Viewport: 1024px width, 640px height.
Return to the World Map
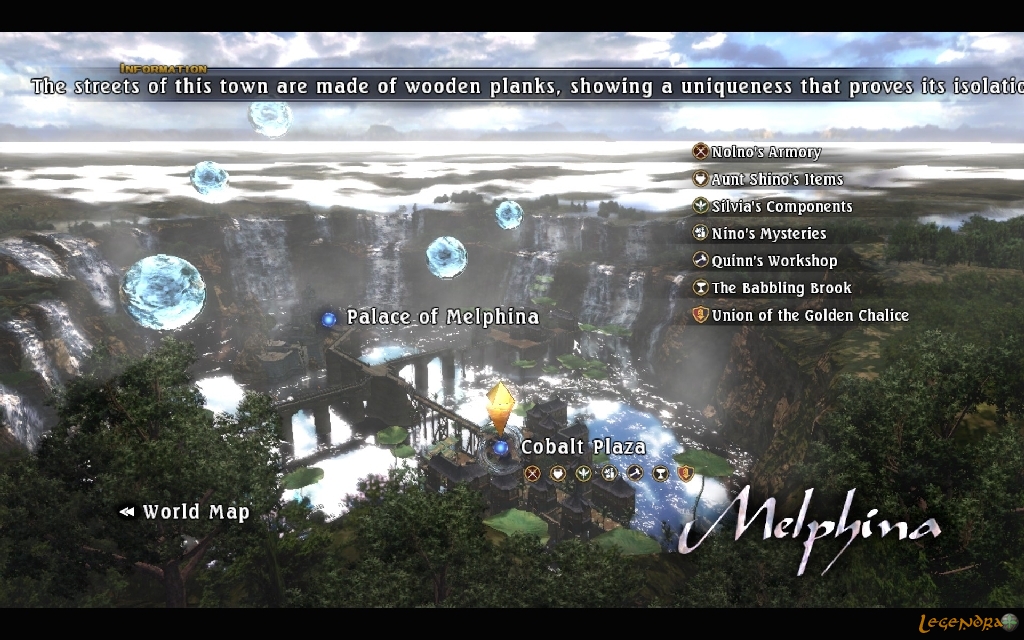[194, 512]
